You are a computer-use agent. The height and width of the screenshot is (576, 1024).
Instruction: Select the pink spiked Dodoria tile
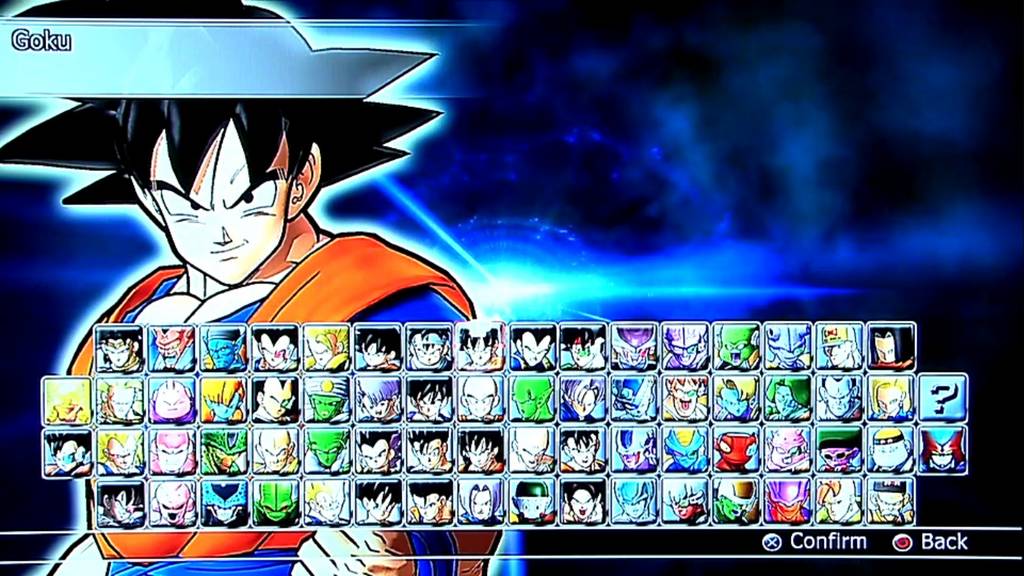click(x=788, y=450)
